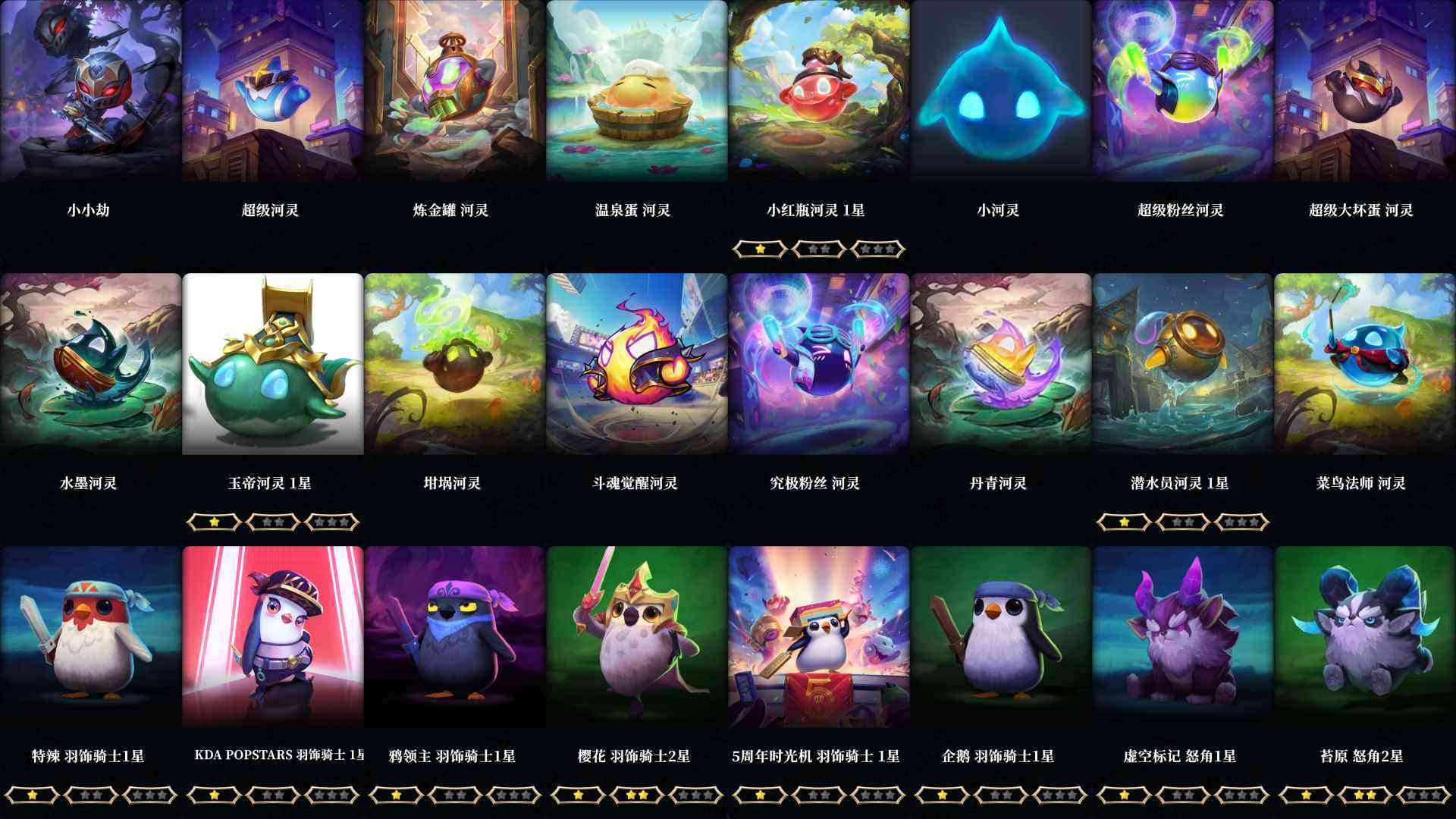Open the 斗魂觉醒河灵 companion

point(637,364)
